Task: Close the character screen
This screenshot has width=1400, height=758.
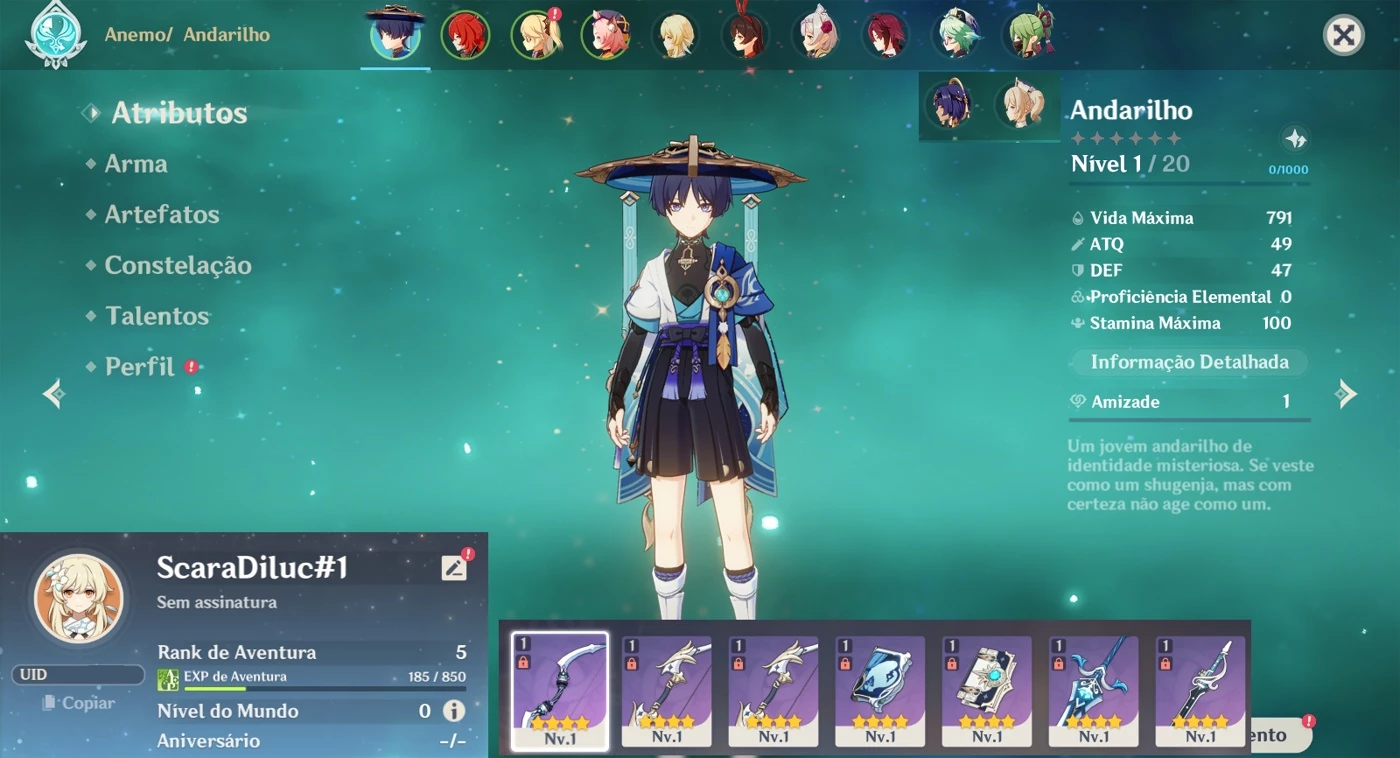Action: pyautogui.click(x=1344, y=36)
